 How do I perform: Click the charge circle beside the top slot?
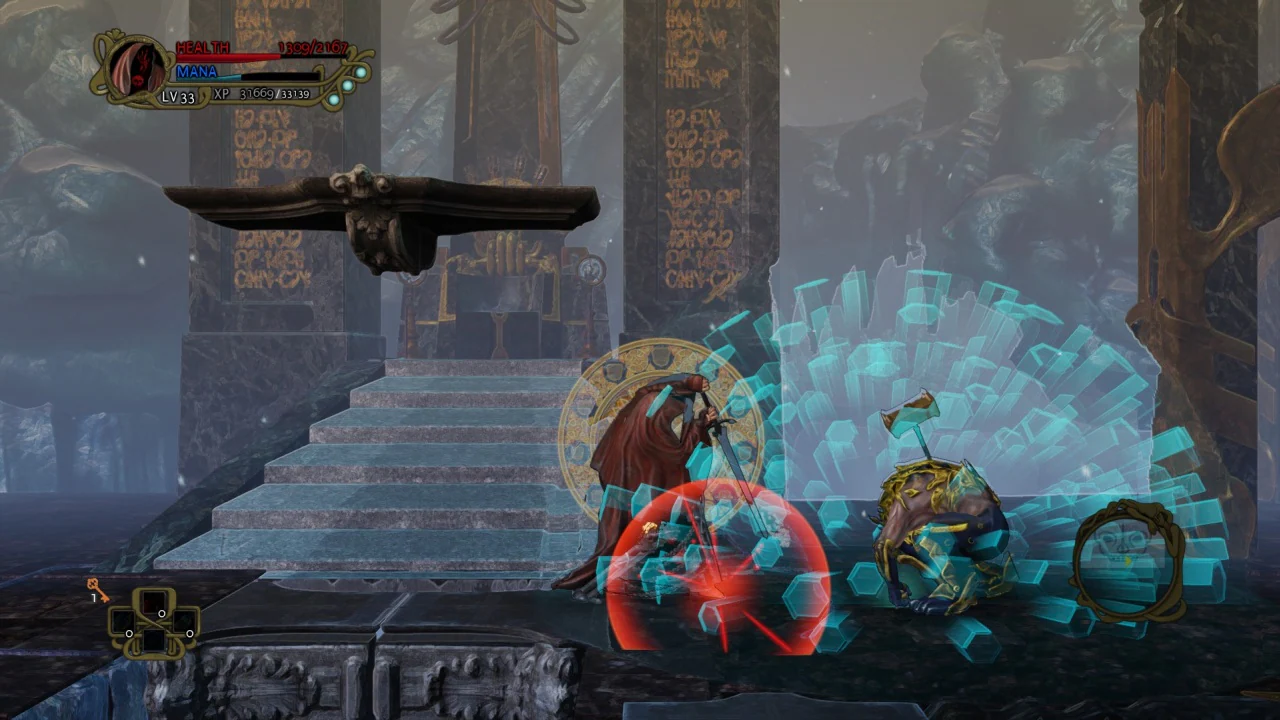click(162, 614)
